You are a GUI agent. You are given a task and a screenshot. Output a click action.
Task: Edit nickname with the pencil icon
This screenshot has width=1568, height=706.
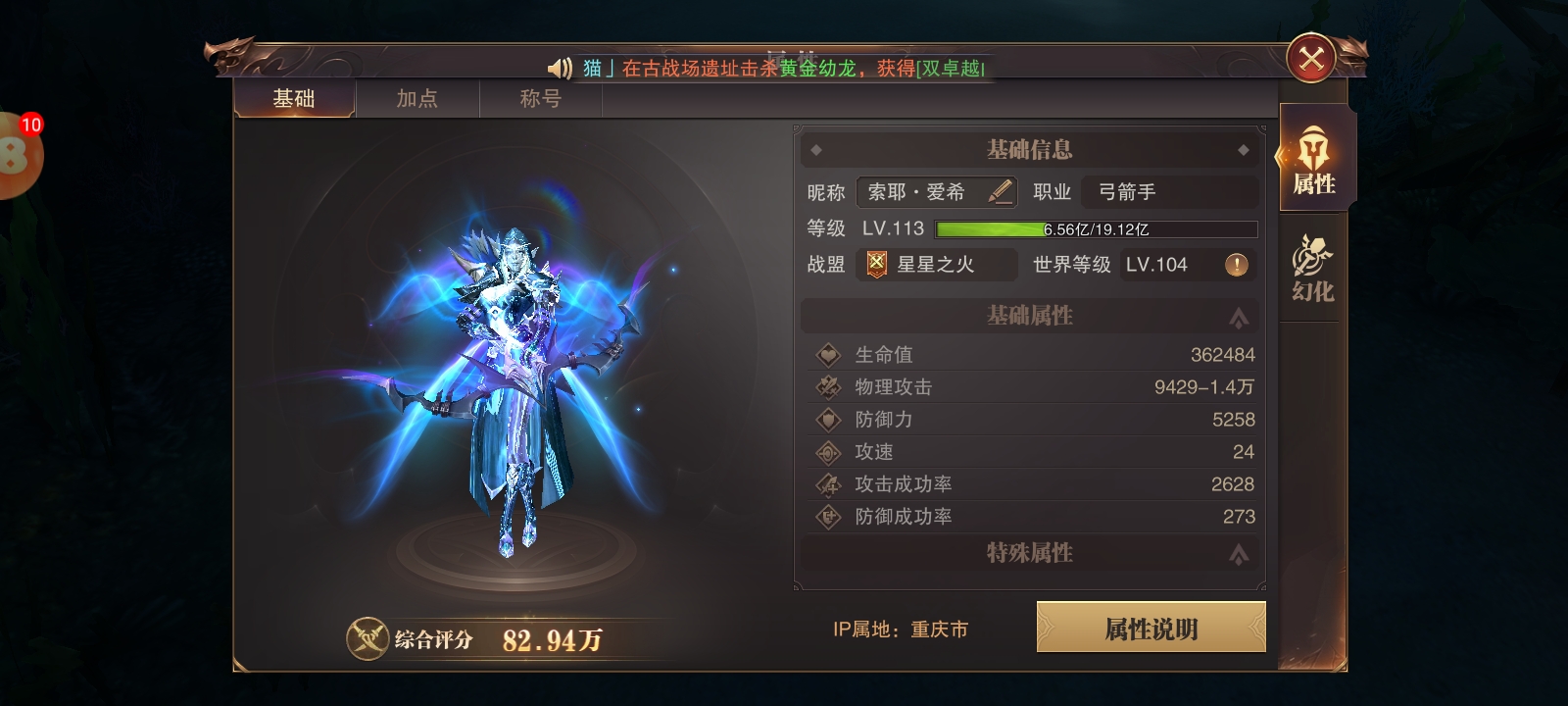click(1000, 191)
